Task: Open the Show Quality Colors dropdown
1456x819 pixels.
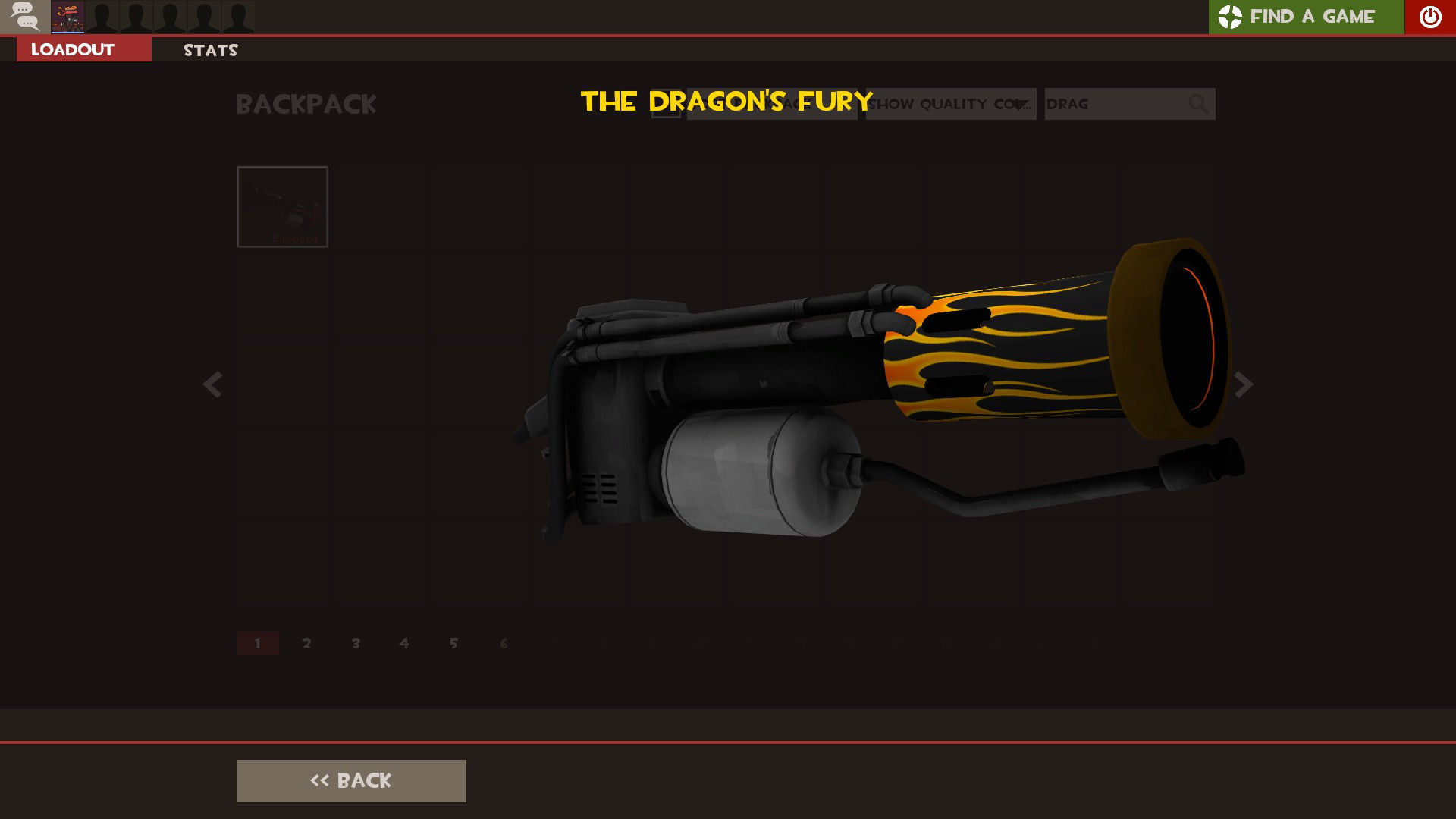Action: [x=950, y=104]
